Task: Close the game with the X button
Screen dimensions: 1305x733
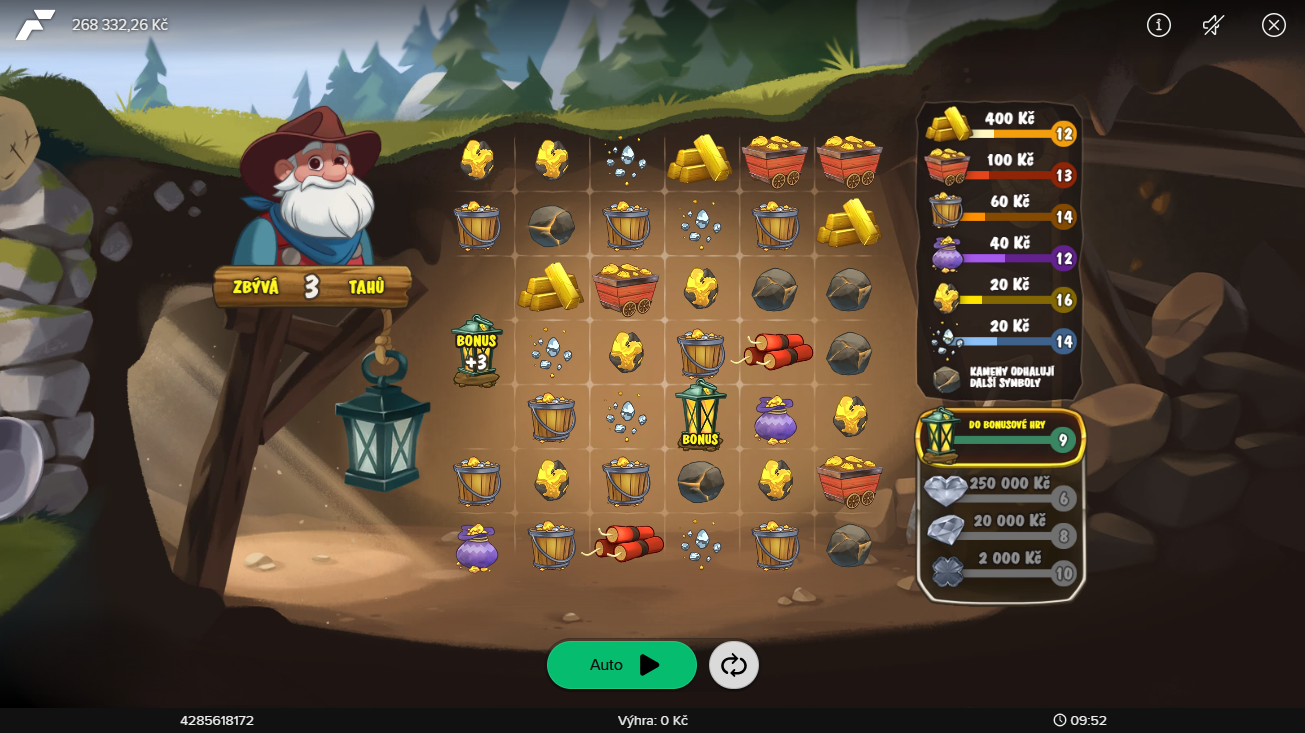Action: (x=1273, y=25)
